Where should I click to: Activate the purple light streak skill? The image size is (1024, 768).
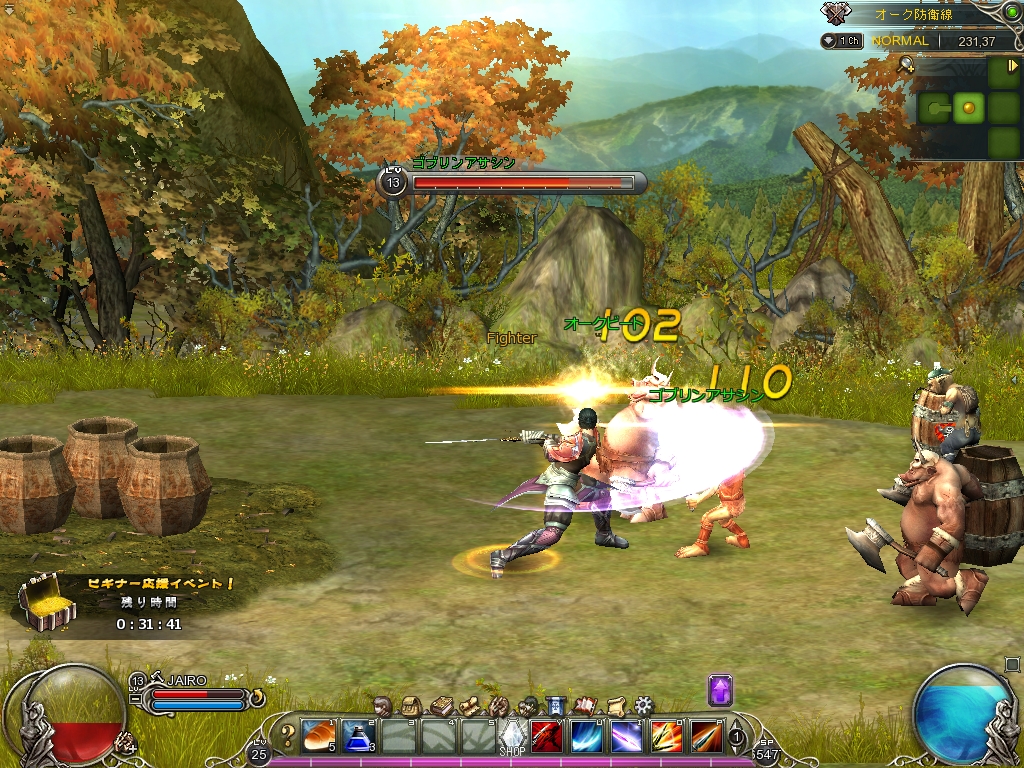[x=626, y=737]
